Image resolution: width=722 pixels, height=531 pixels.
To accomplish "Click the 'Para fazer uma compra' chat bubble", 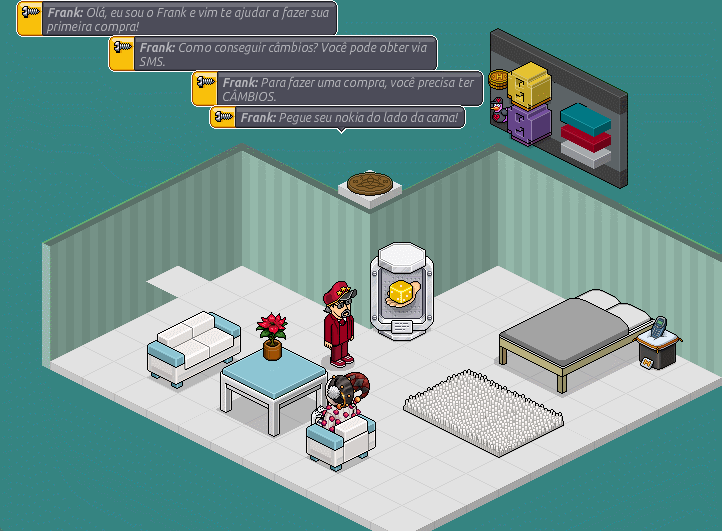I will [x=338, y=89].
